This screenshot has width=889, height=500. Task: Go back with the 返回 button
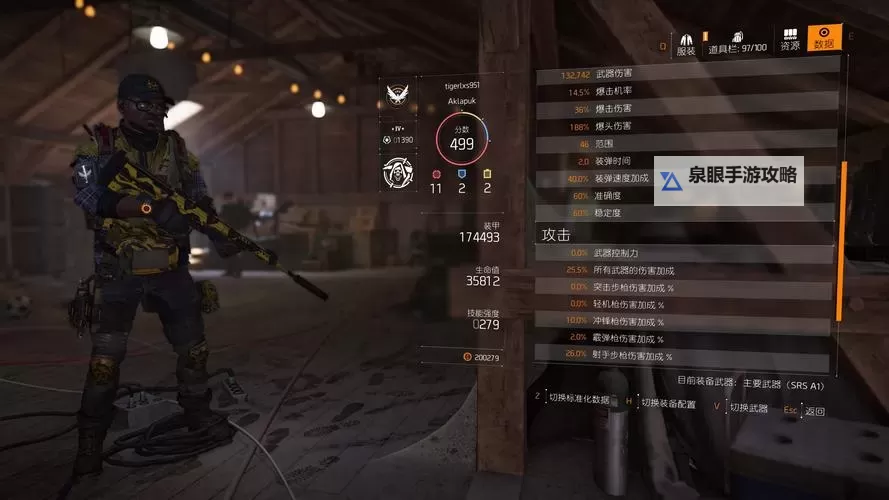[x=813, y=410]
